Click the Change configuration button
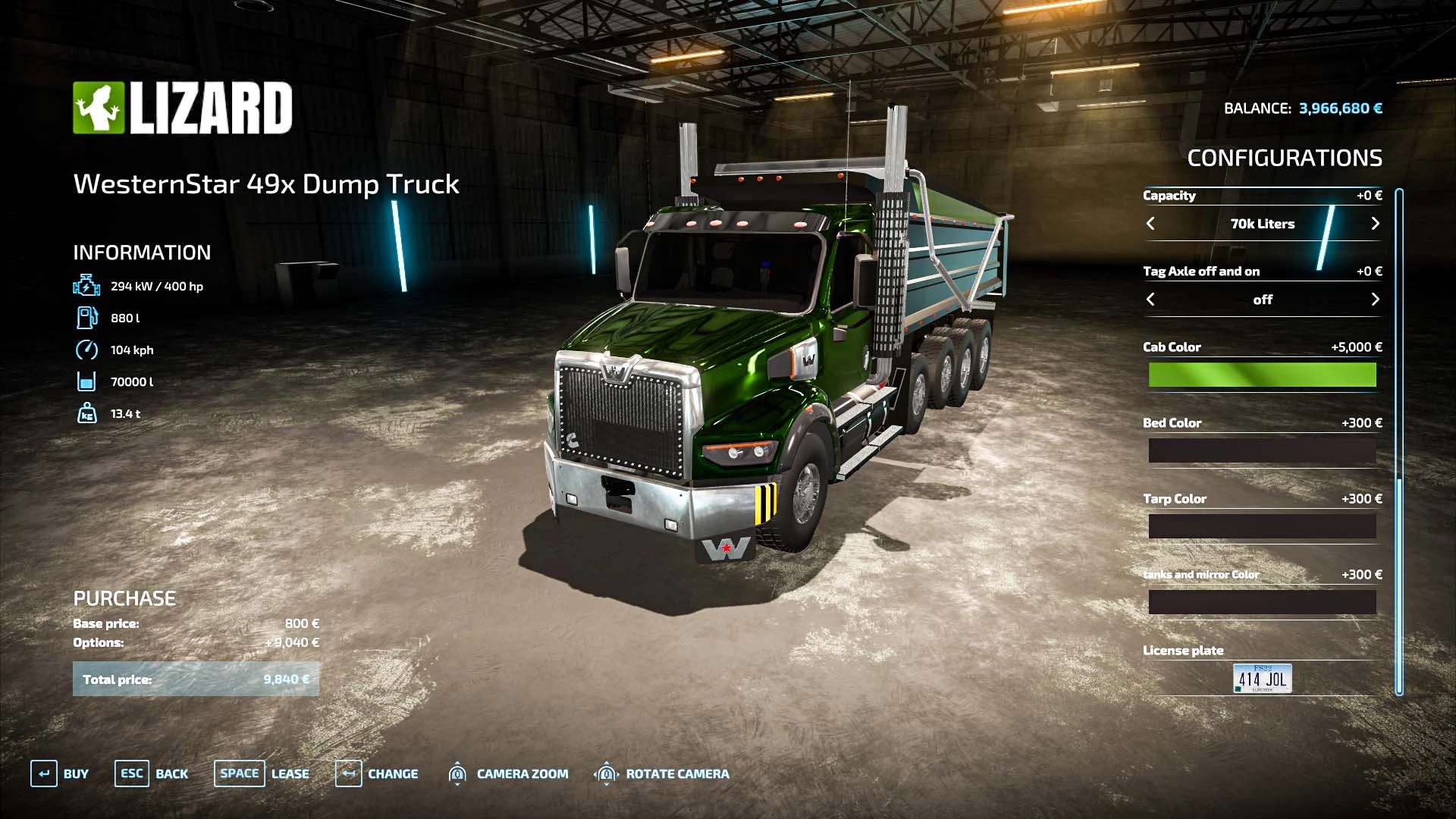The width and height of the screenshot is (1456, 819). (377, 773)
